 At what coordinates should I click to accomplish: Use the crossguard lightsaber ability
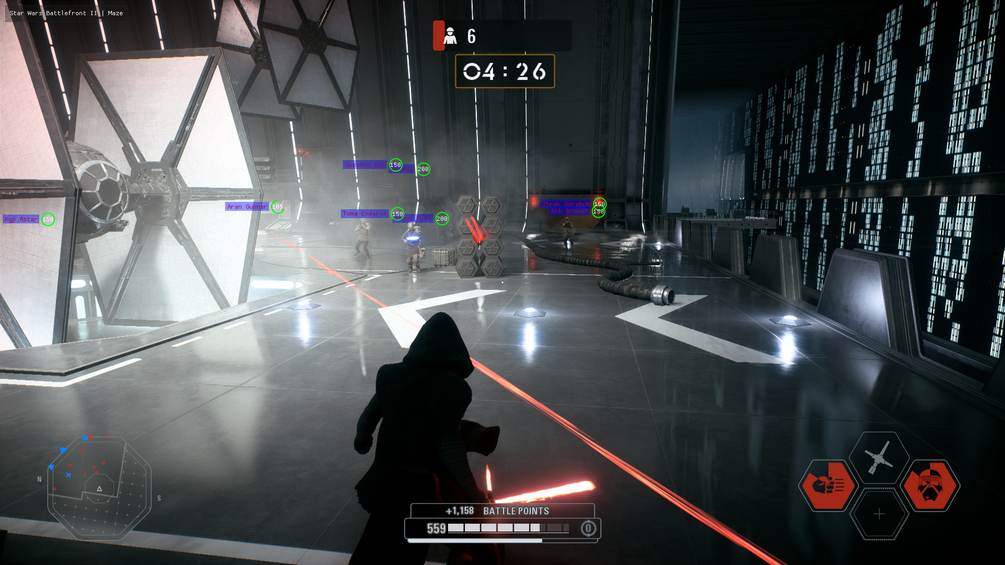click(x=879, y=458)
